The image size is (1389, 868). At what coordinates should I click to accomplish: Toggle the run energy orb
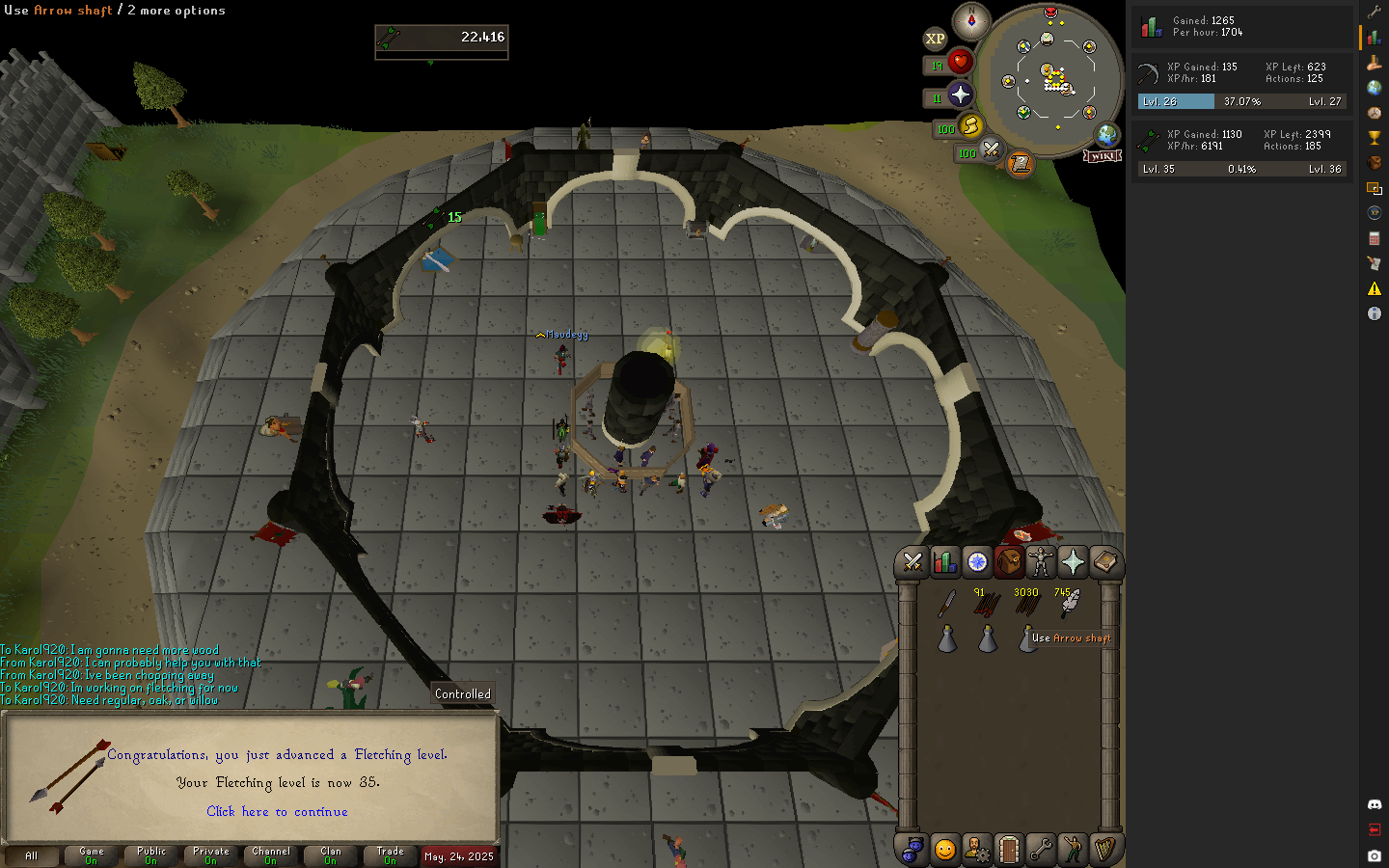tap(970, 125)
